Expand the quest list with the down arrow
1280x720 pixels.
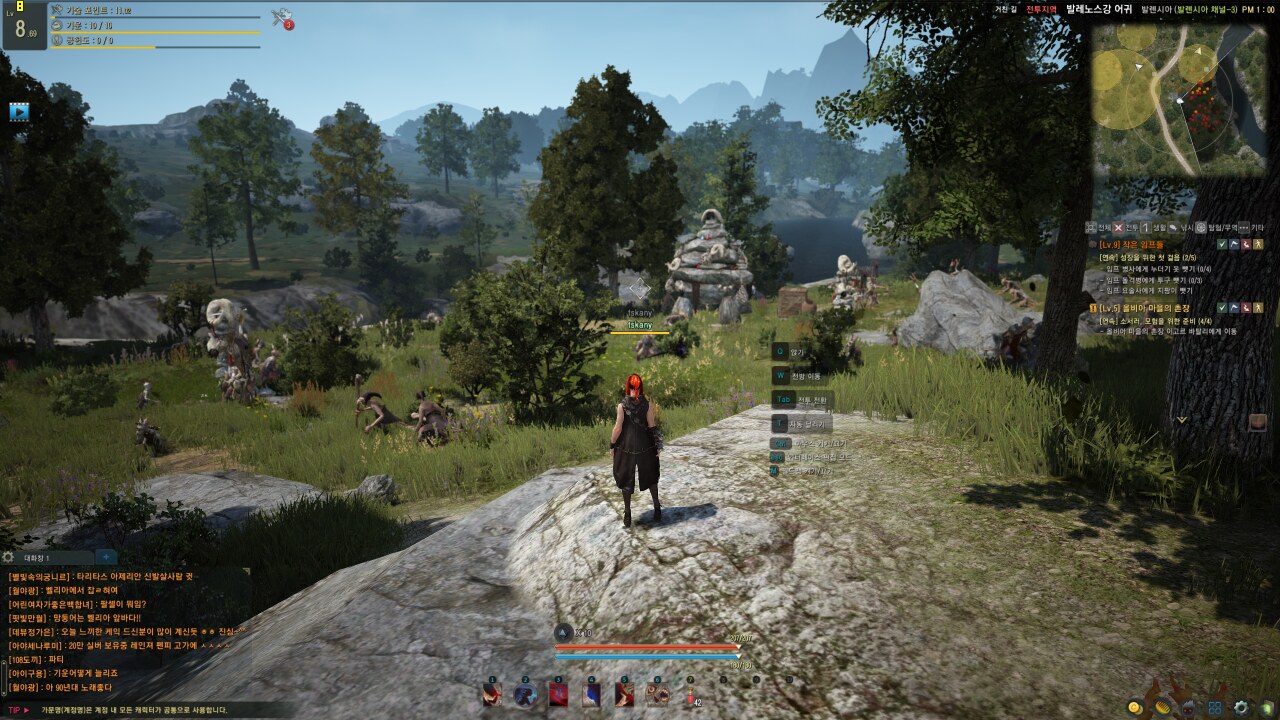click(1182, 420)
